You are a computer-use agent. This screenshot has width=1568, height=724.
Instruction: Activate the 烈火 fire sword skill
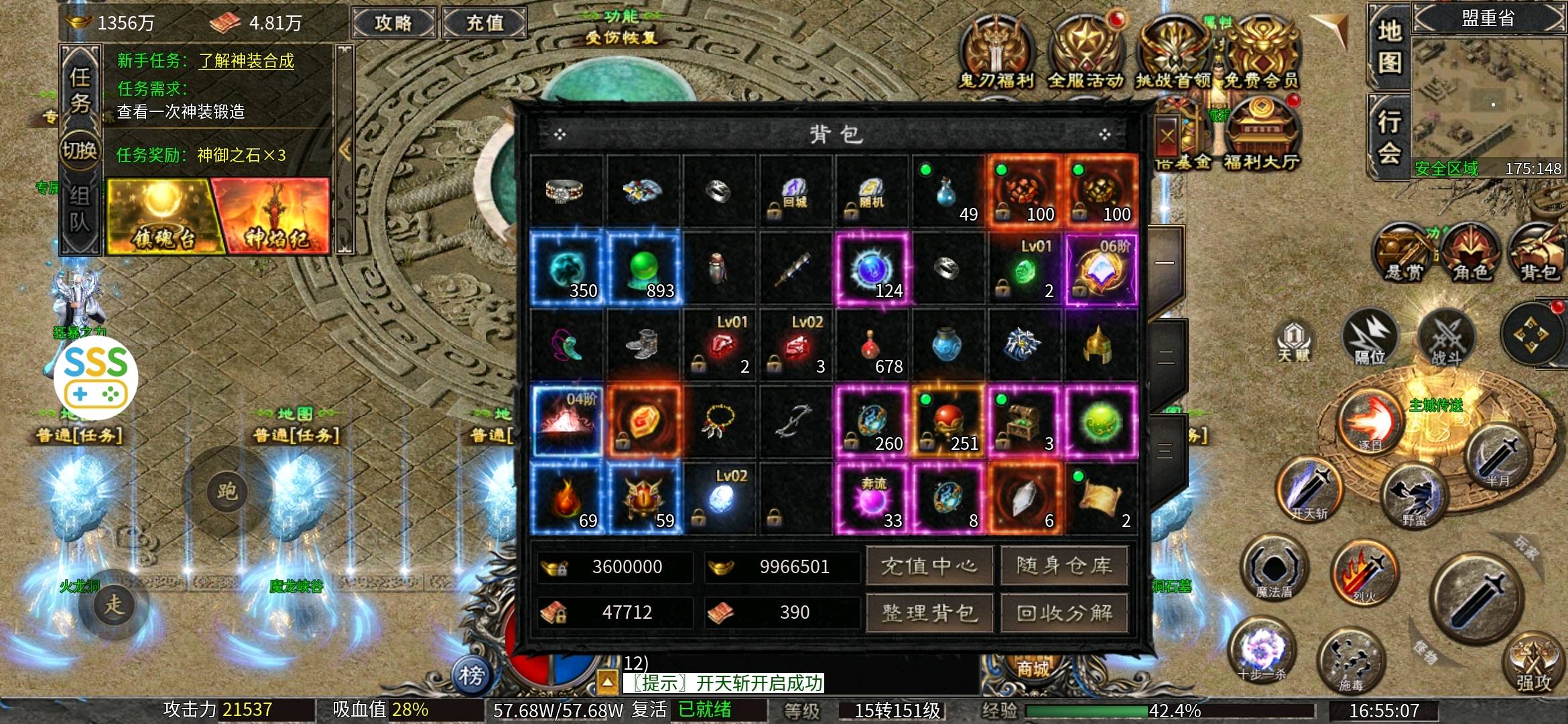pos(1364,573)
